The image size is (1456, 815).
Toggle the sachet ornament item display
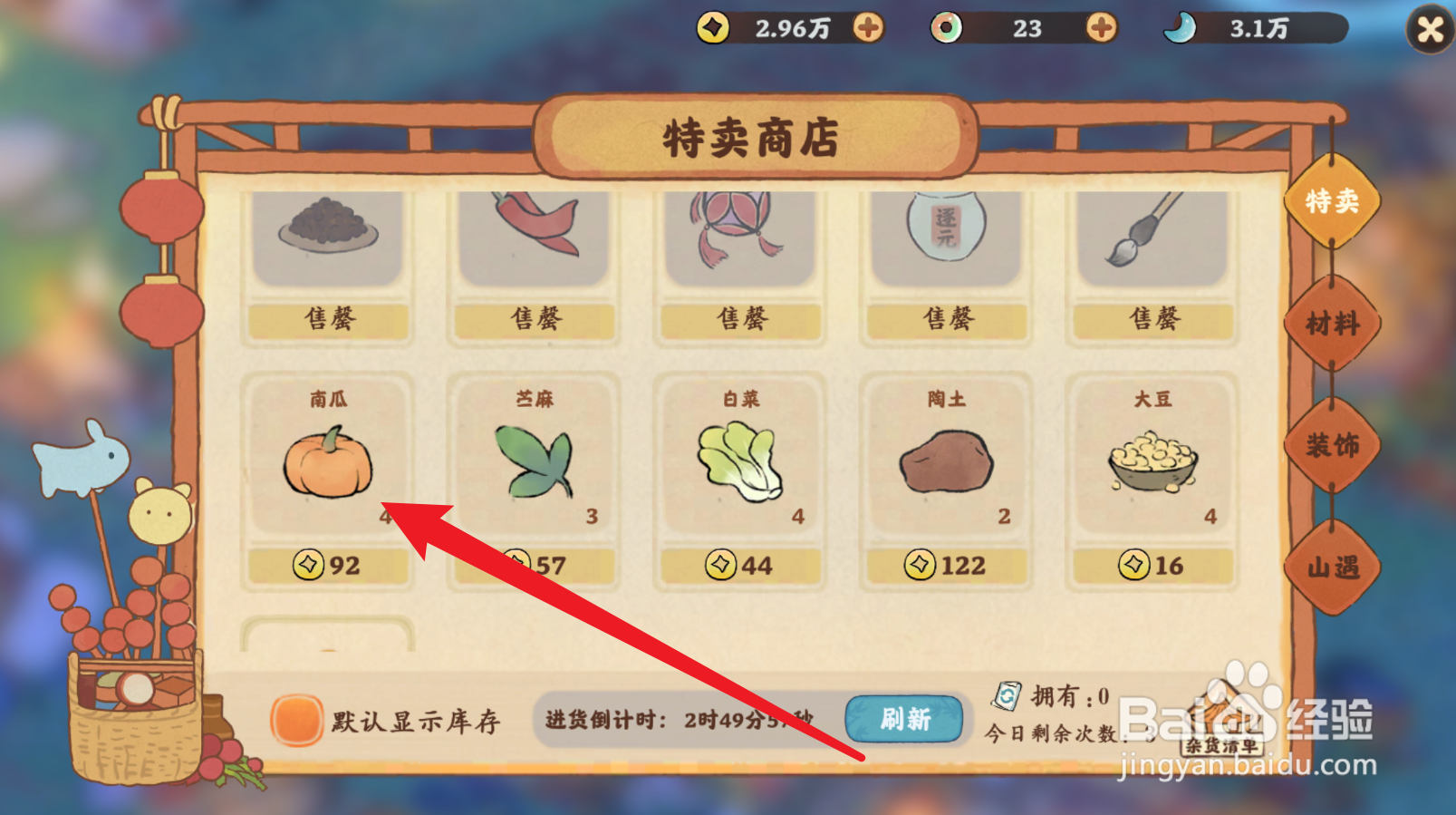tap(739, 231)
